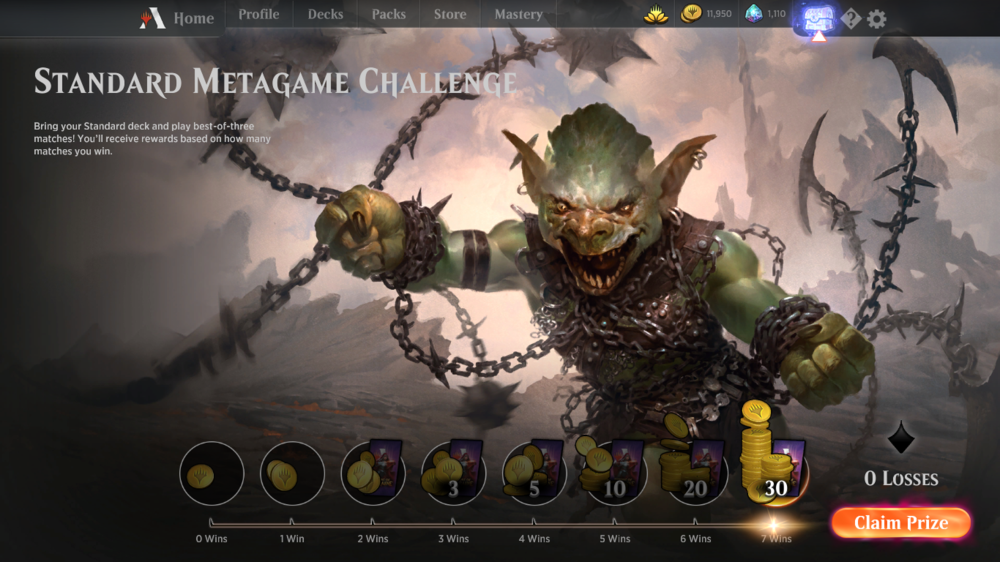Image resolution: width=1000 pixels, height=562 pixels.
Task: Open the question mark help icon
Action: coord(851,19)
